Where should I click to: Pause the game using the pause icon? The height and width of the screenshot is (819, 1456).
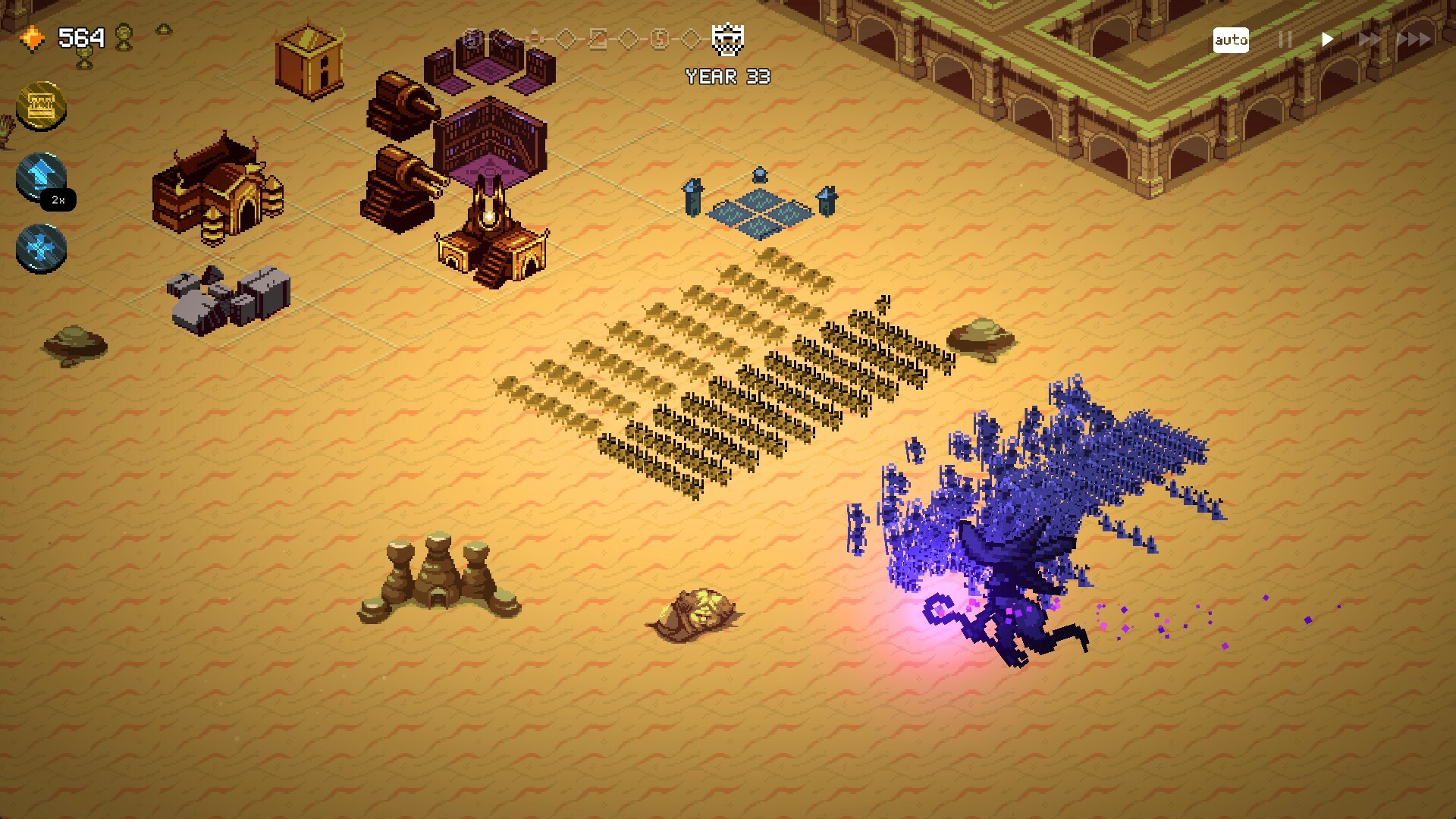click(1285, 39)
